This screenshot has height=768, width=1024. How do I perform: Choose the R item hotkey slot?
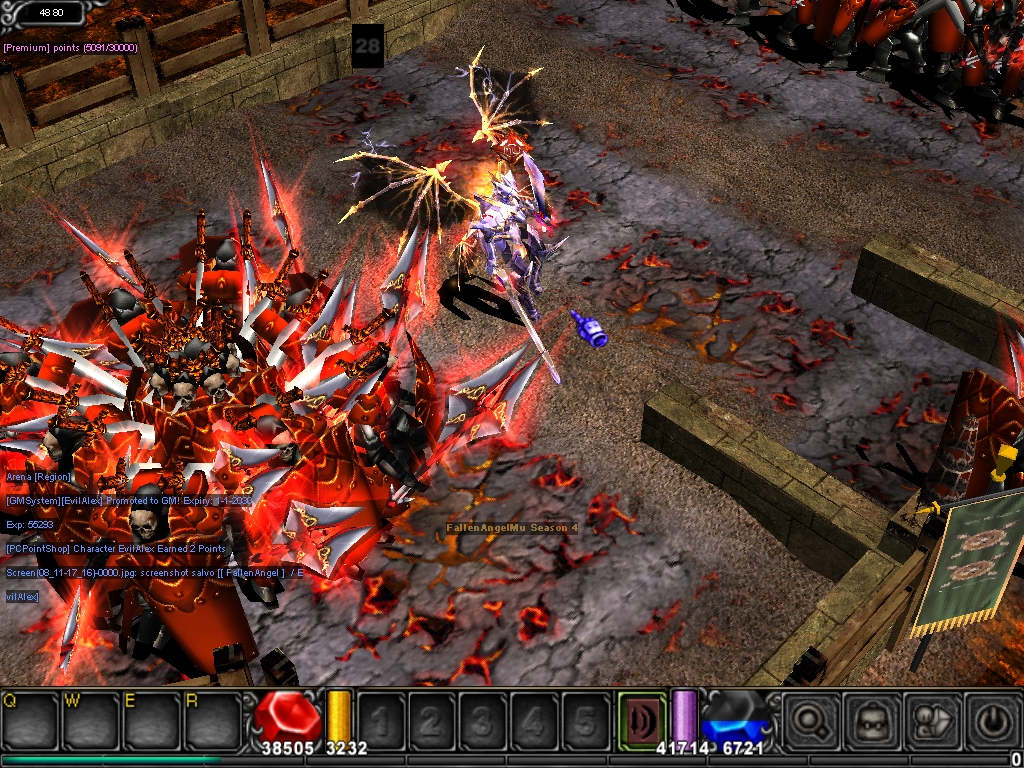pyautogui.click(x=211, y=719)
